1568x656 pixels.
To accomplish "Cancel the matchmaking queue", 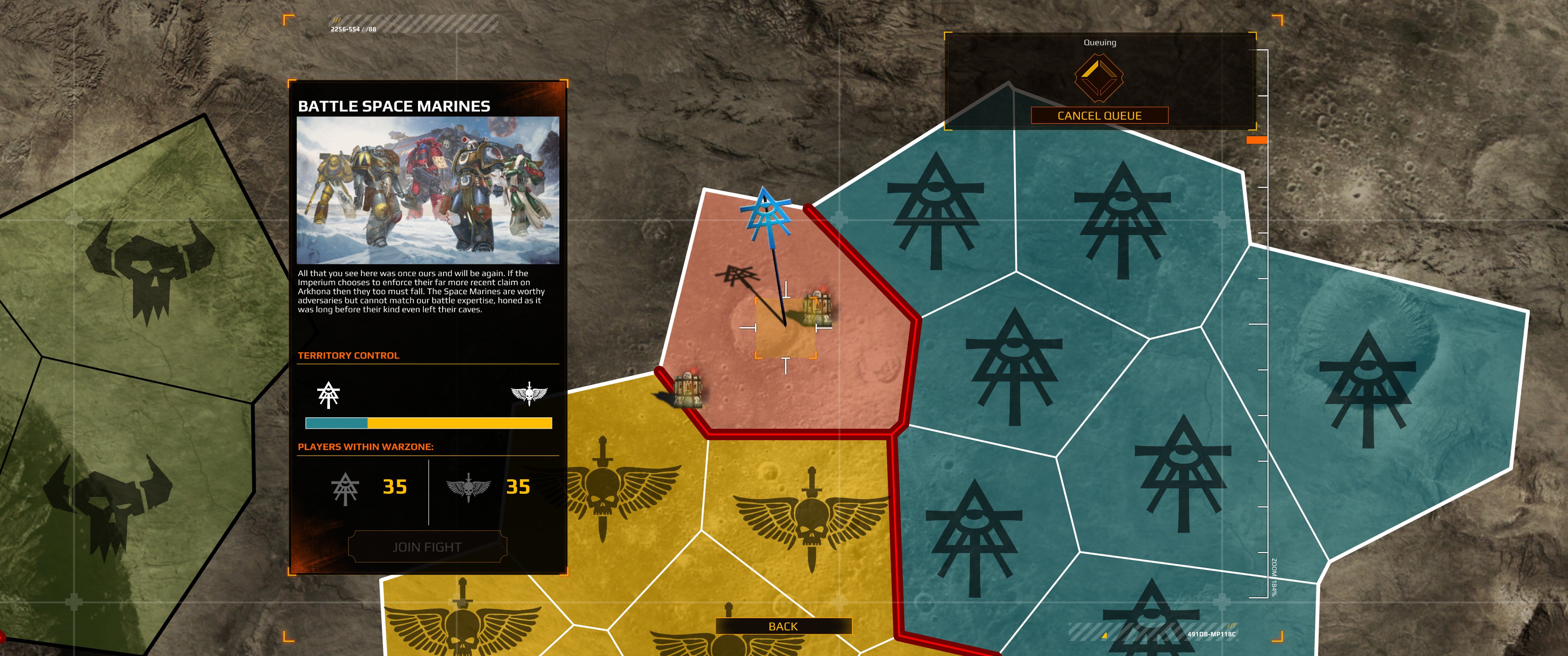I will (x=1099, y=116).
